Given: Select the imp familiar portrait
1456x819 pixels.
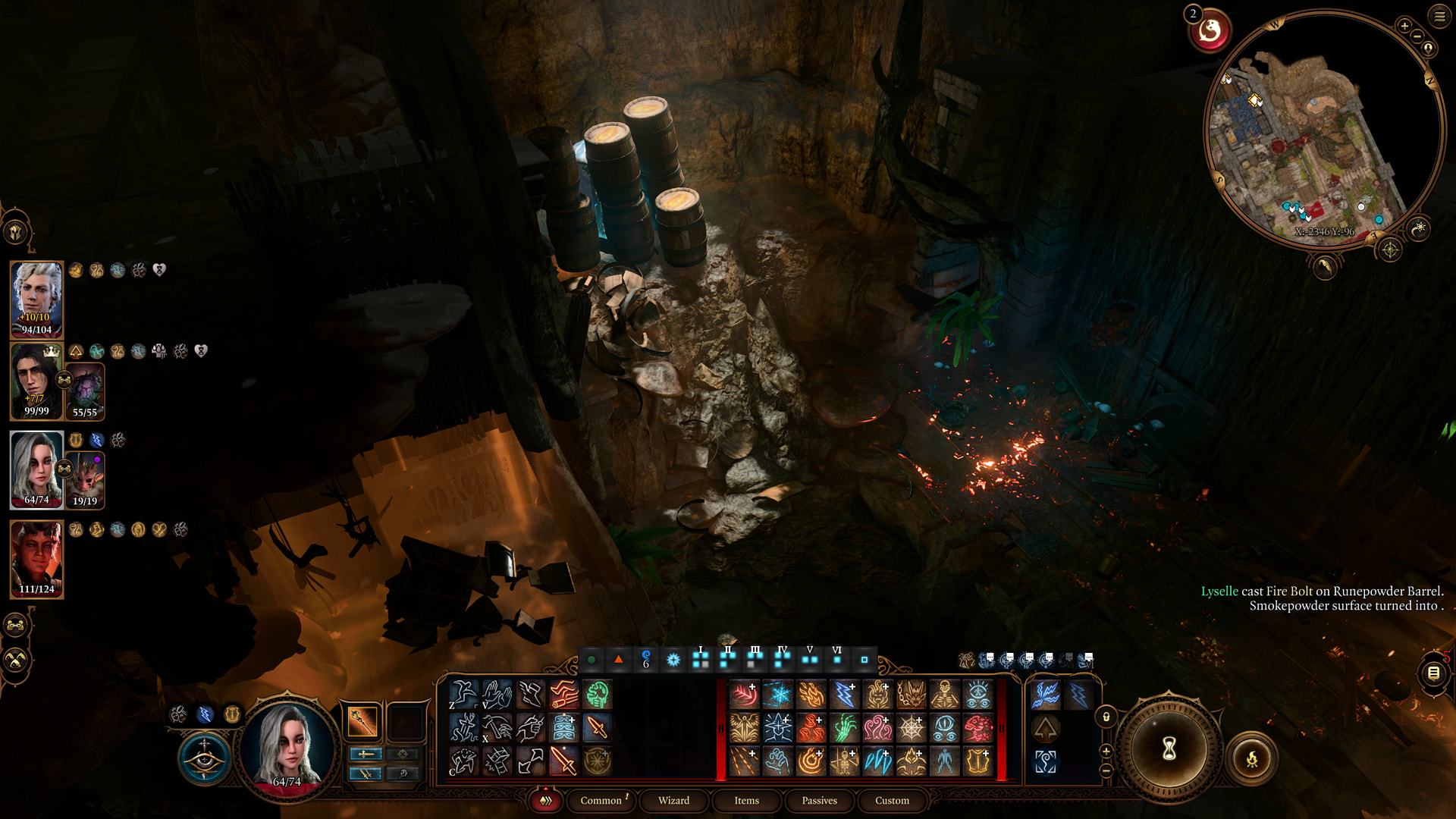Looking at the screenshot, I should click(86, 479).
